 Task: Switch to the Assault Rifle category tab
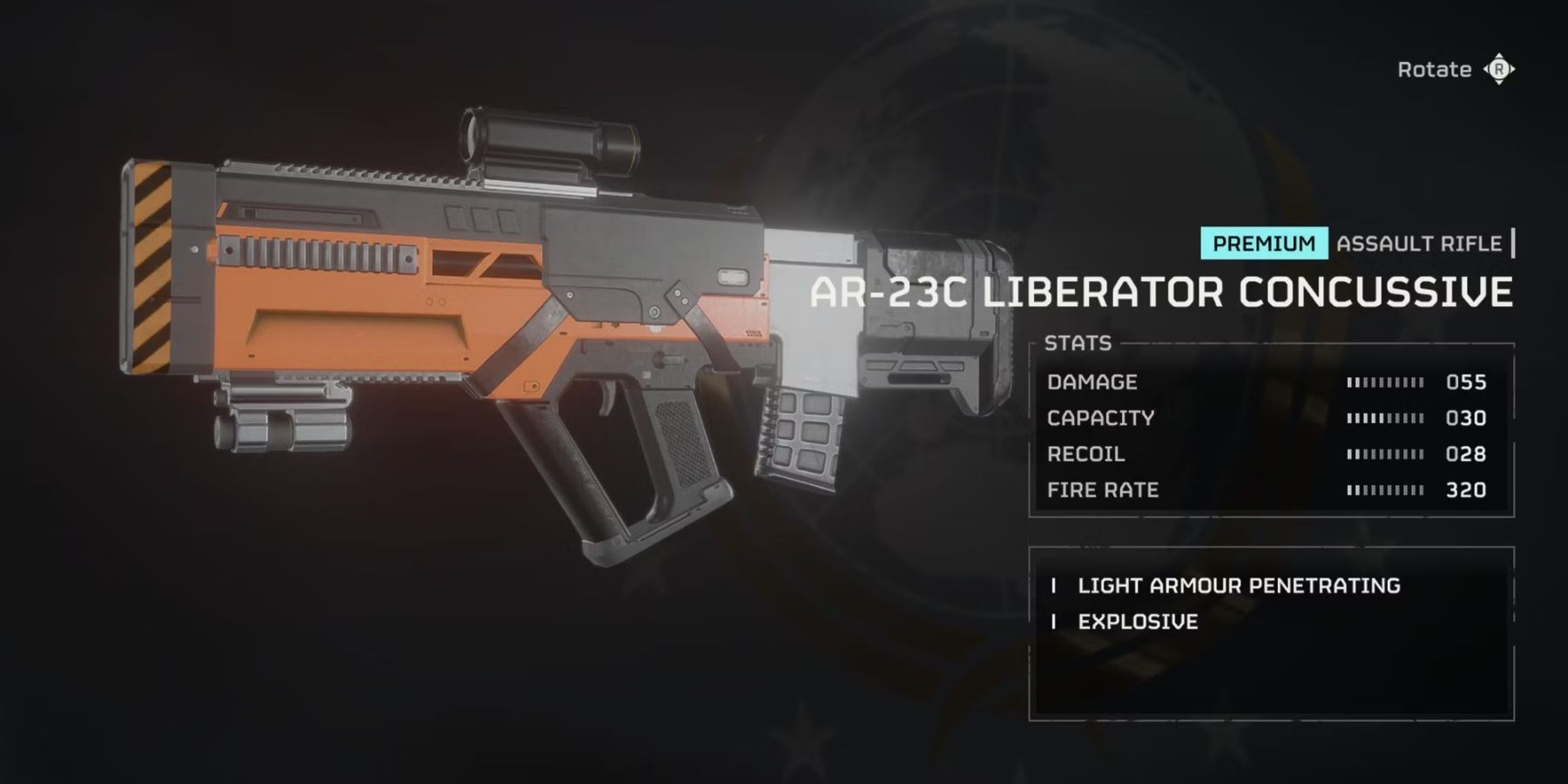pyautogui.click(x=1420, y=243)
